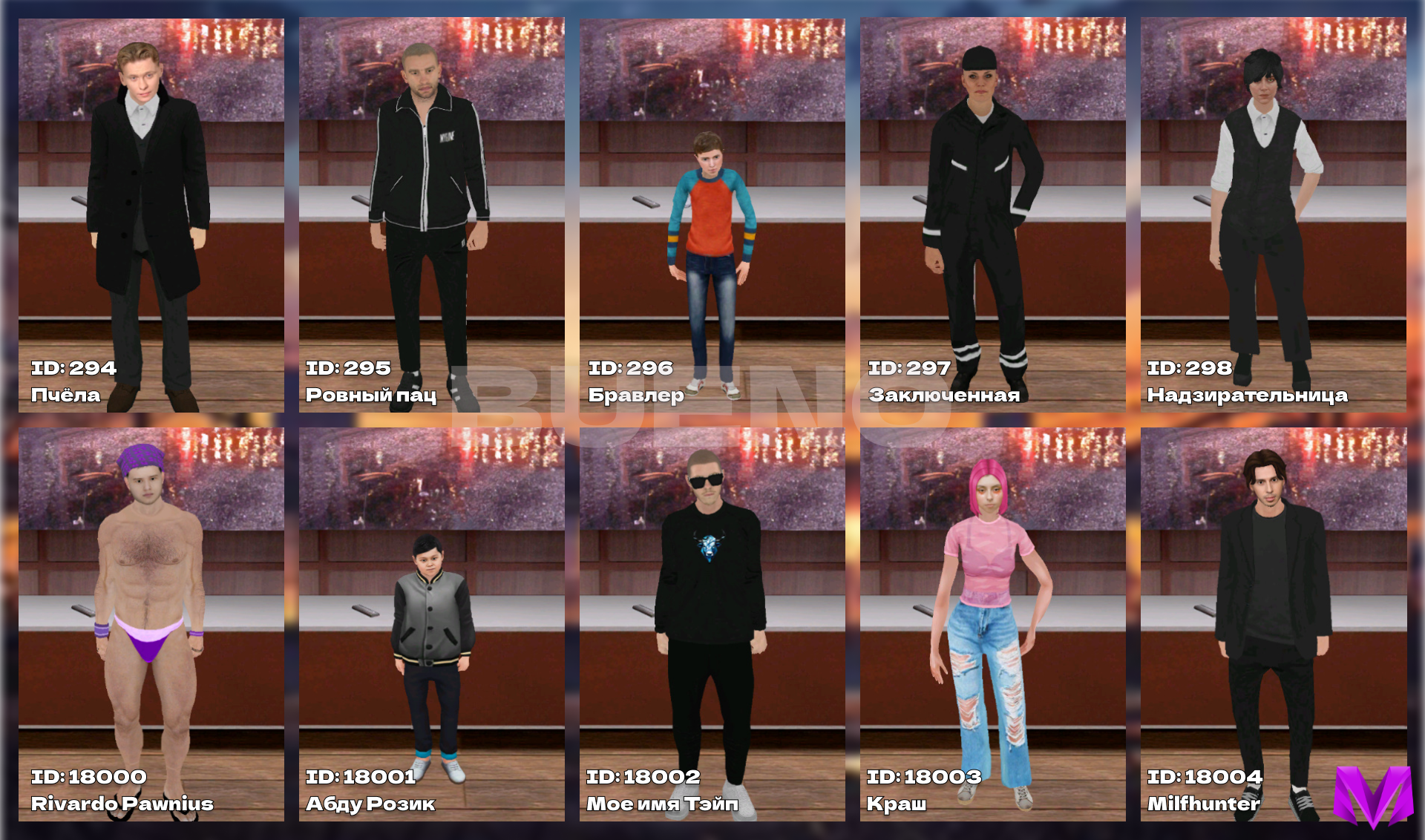Choose the Мое имя Тэйп skin

pos(712,623)
